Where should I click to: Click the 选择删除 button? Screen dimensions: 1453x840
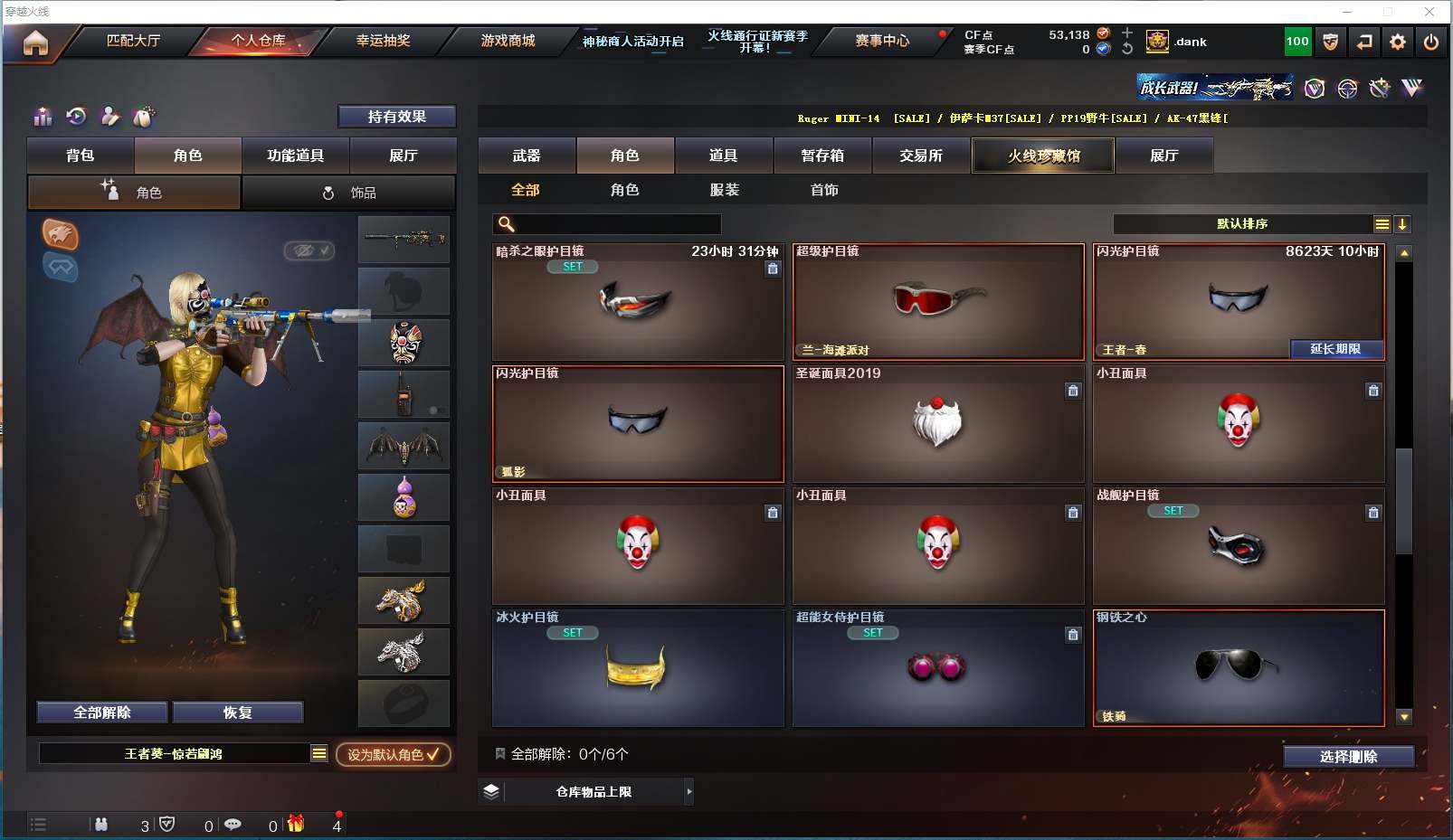pyautogui.click(x=1348, y=757)
